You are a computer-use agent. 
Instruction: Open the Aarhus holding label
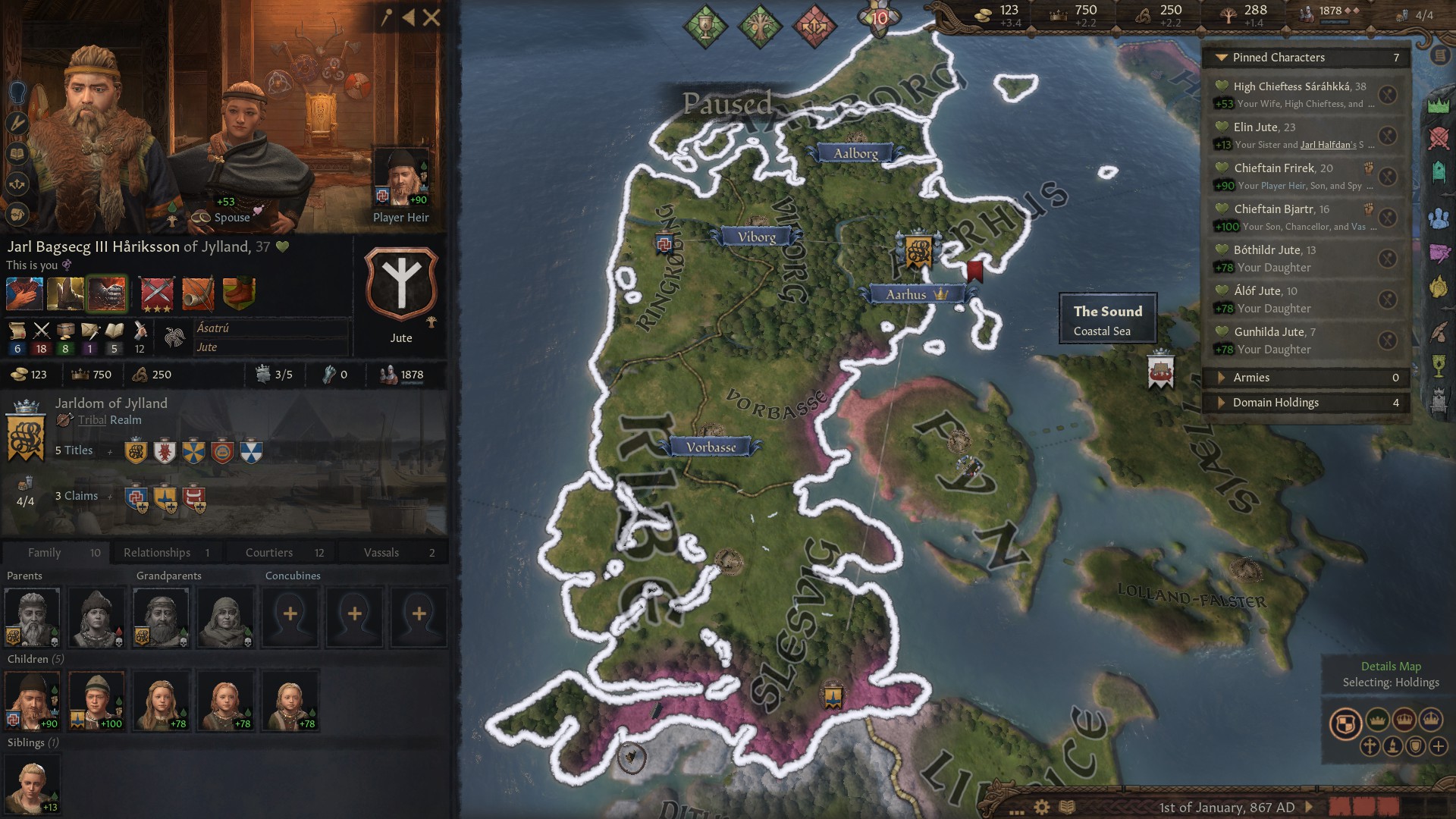907,294
